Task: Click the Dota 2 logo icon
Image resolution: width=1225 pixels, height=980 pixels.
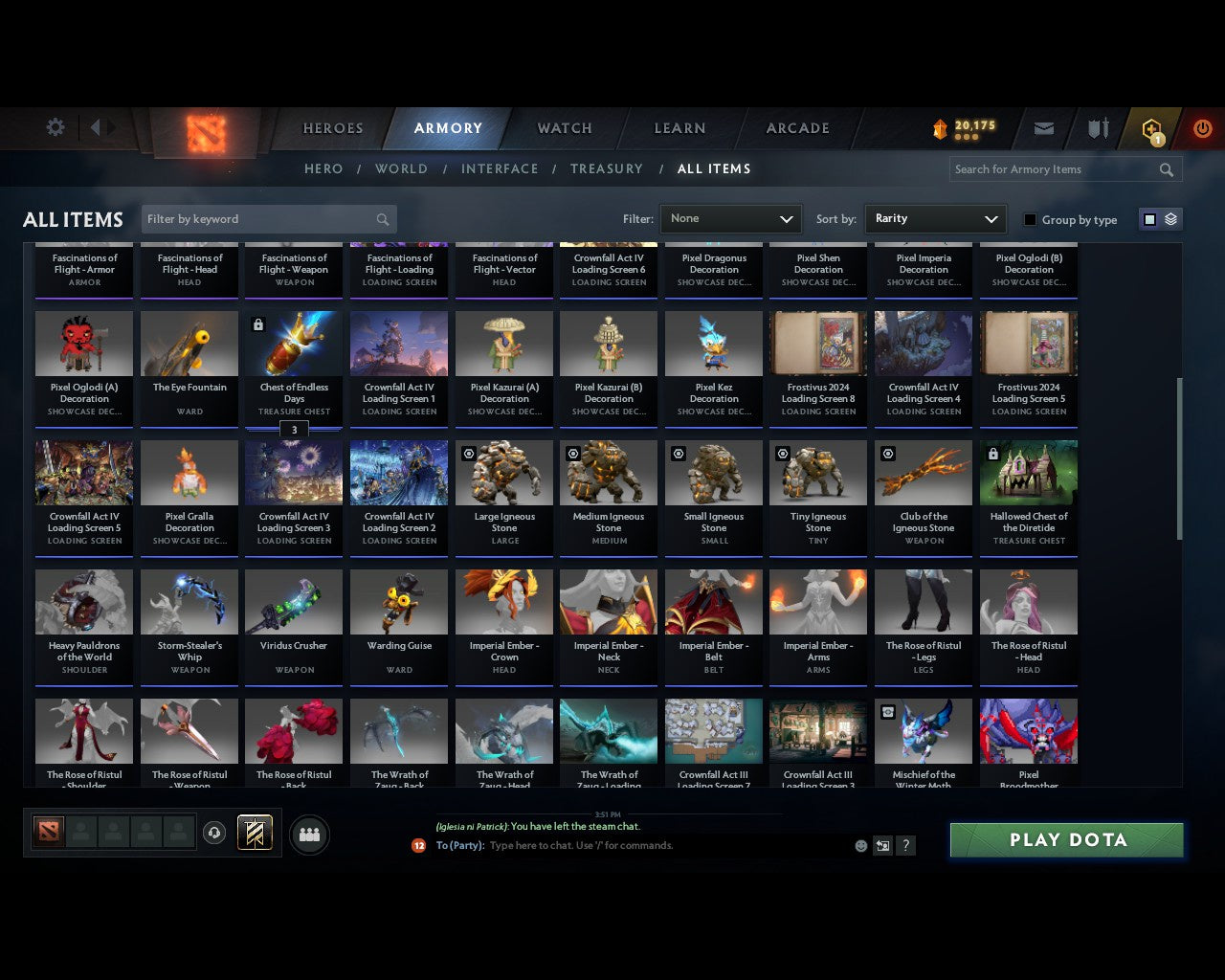Action: pyautogui.click(x=204, y=134)
